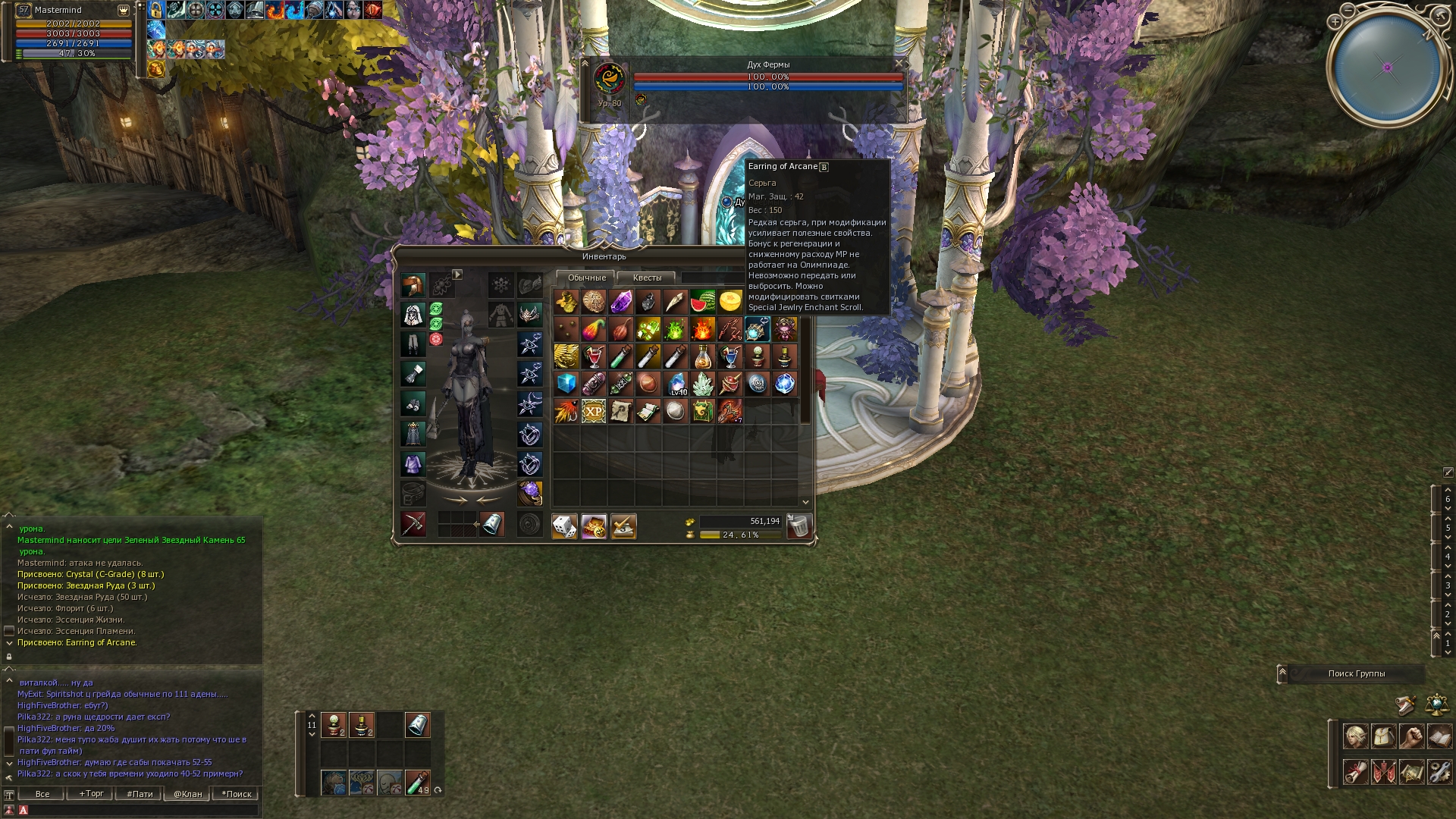Close the Дух Фермы target window
The image size is (1456, 819).
click(x=899, y=64)
